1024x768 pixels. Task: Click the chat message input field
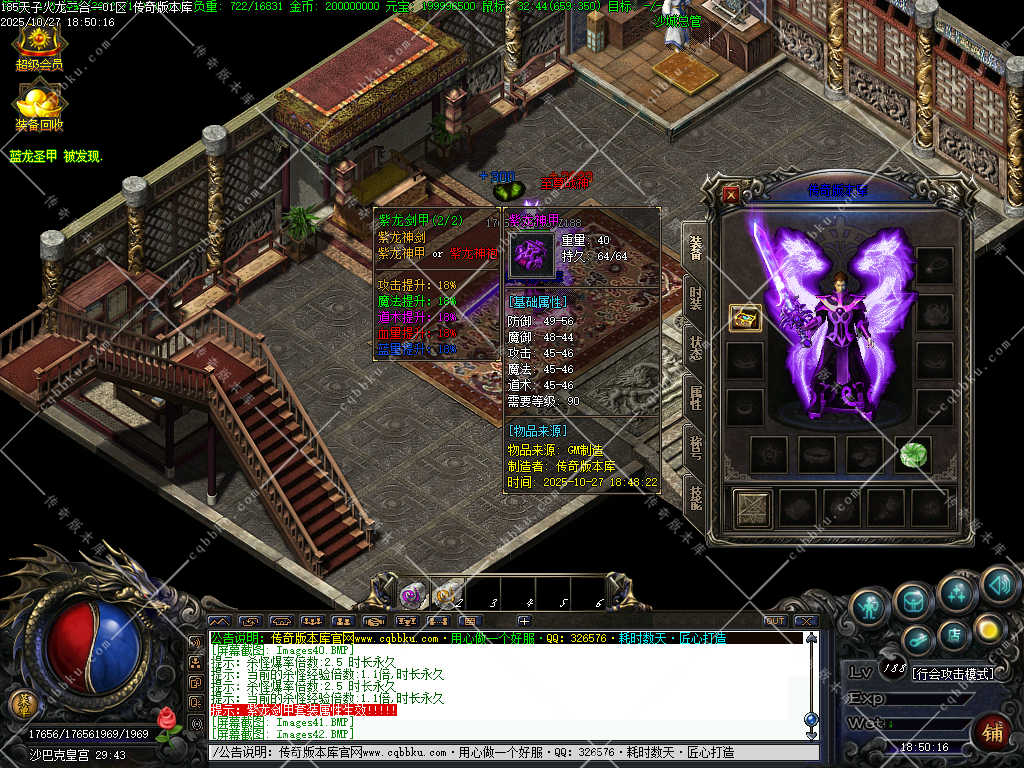click(x=500, y=752)
